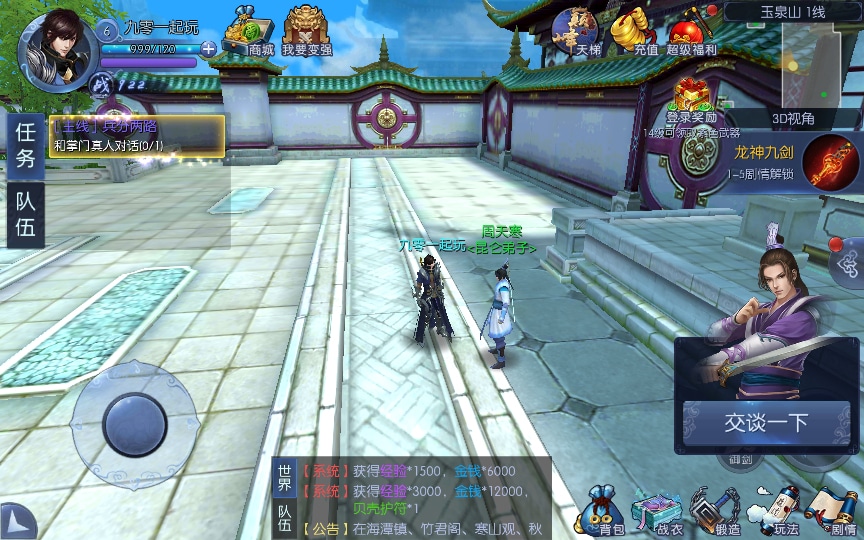
Task: Tap the 交谈一下 talk button
Action: click(765, 423)
